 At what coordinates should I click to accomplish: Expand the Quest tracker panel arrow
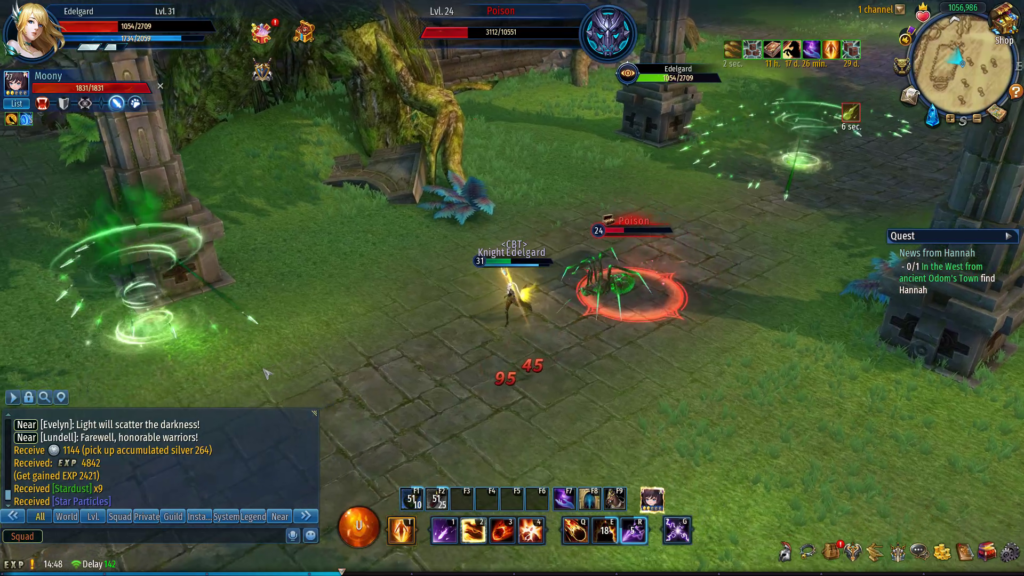pyautogui.click(x=1009, y=236)
